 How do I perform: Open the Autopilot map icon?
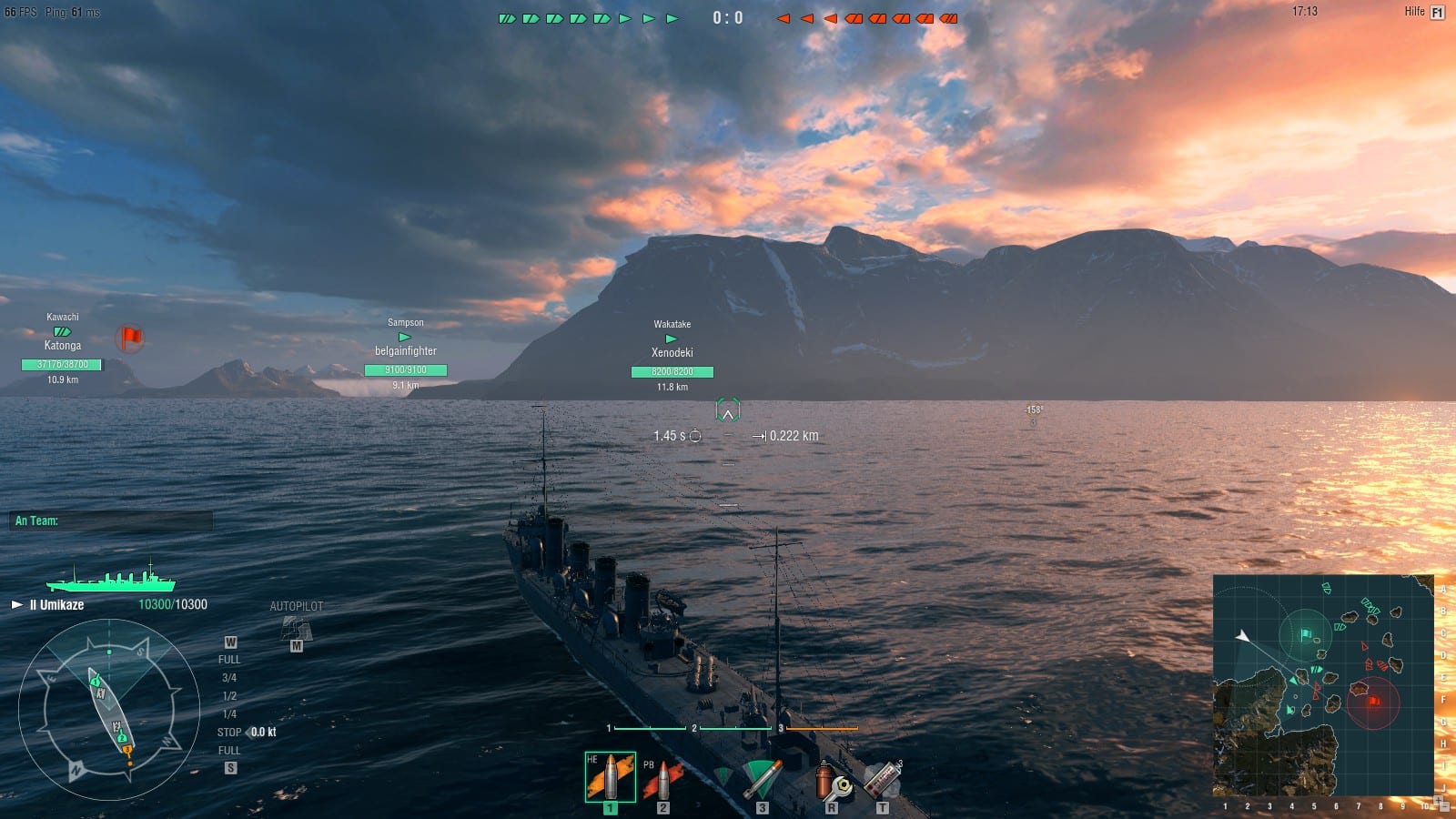click(296, 628)
